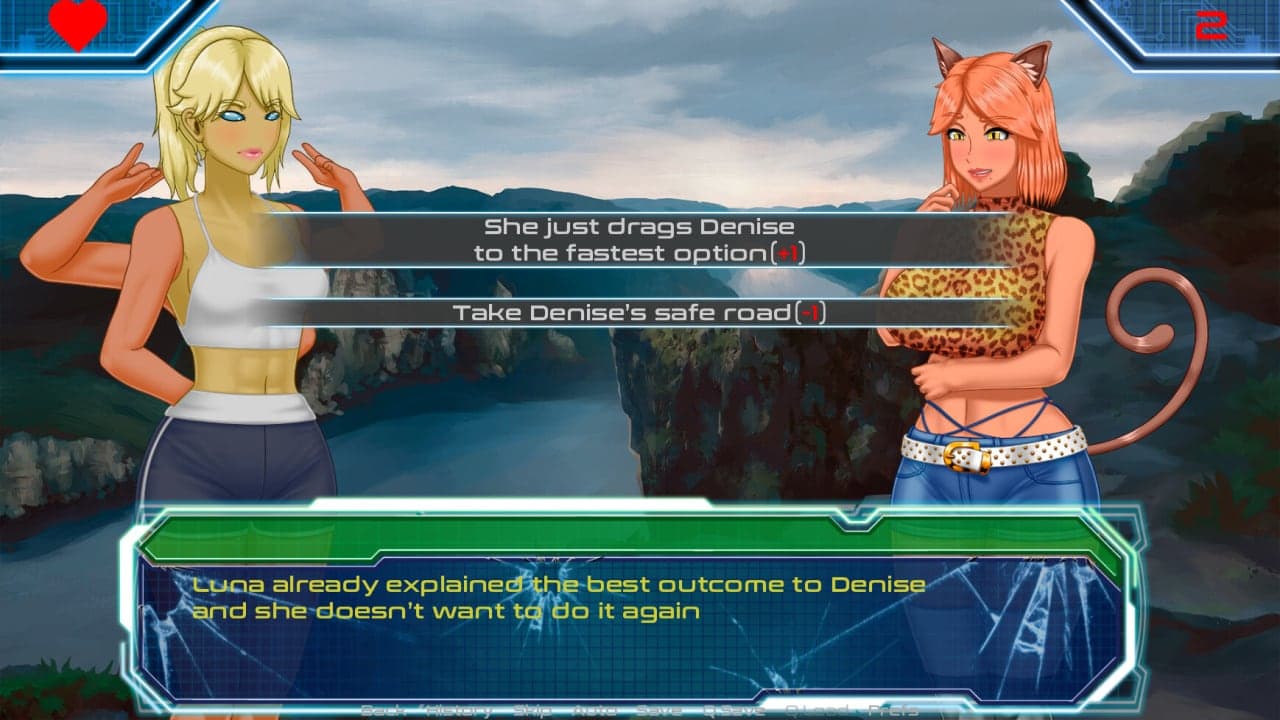
Task: Toggle Auto-advance mode
Action: 596,710
